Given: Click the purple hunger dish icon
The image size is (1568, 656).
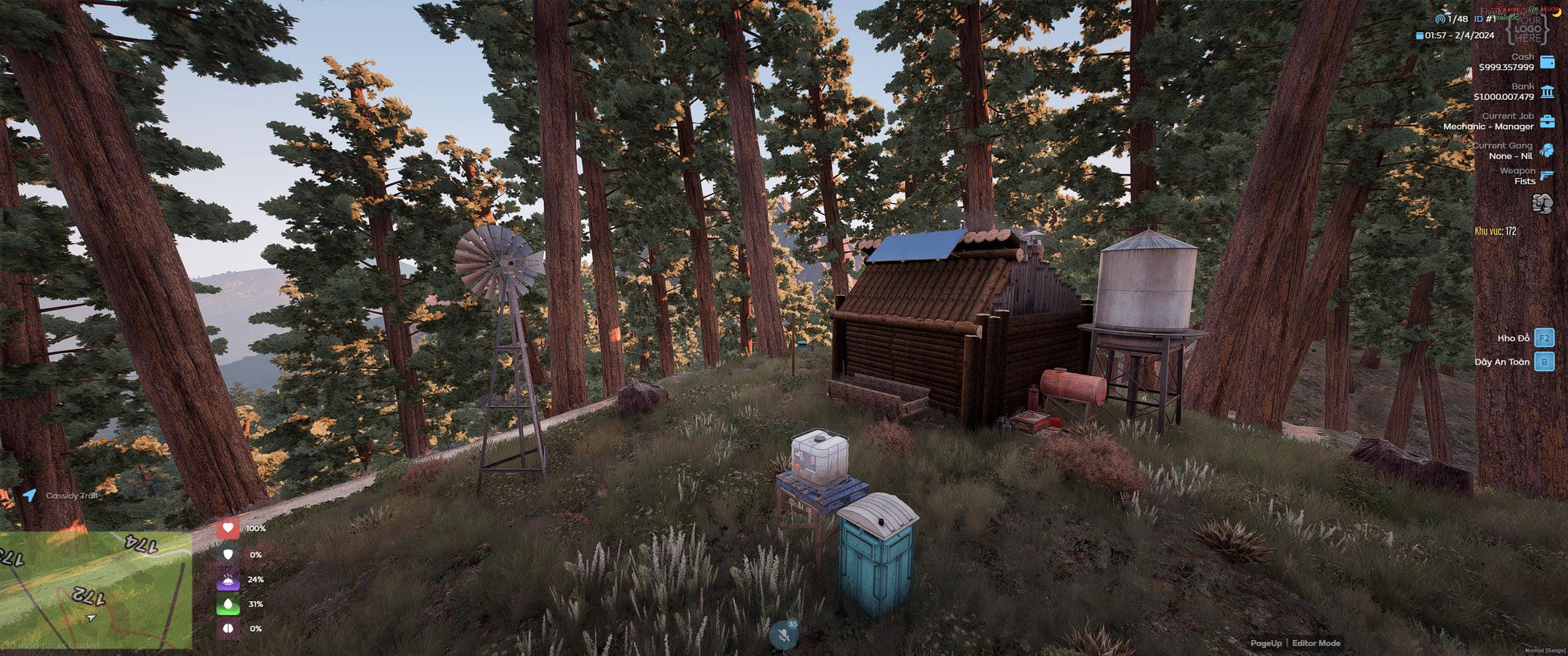Looking at the screenshot, I should click(x=228, y=579).
